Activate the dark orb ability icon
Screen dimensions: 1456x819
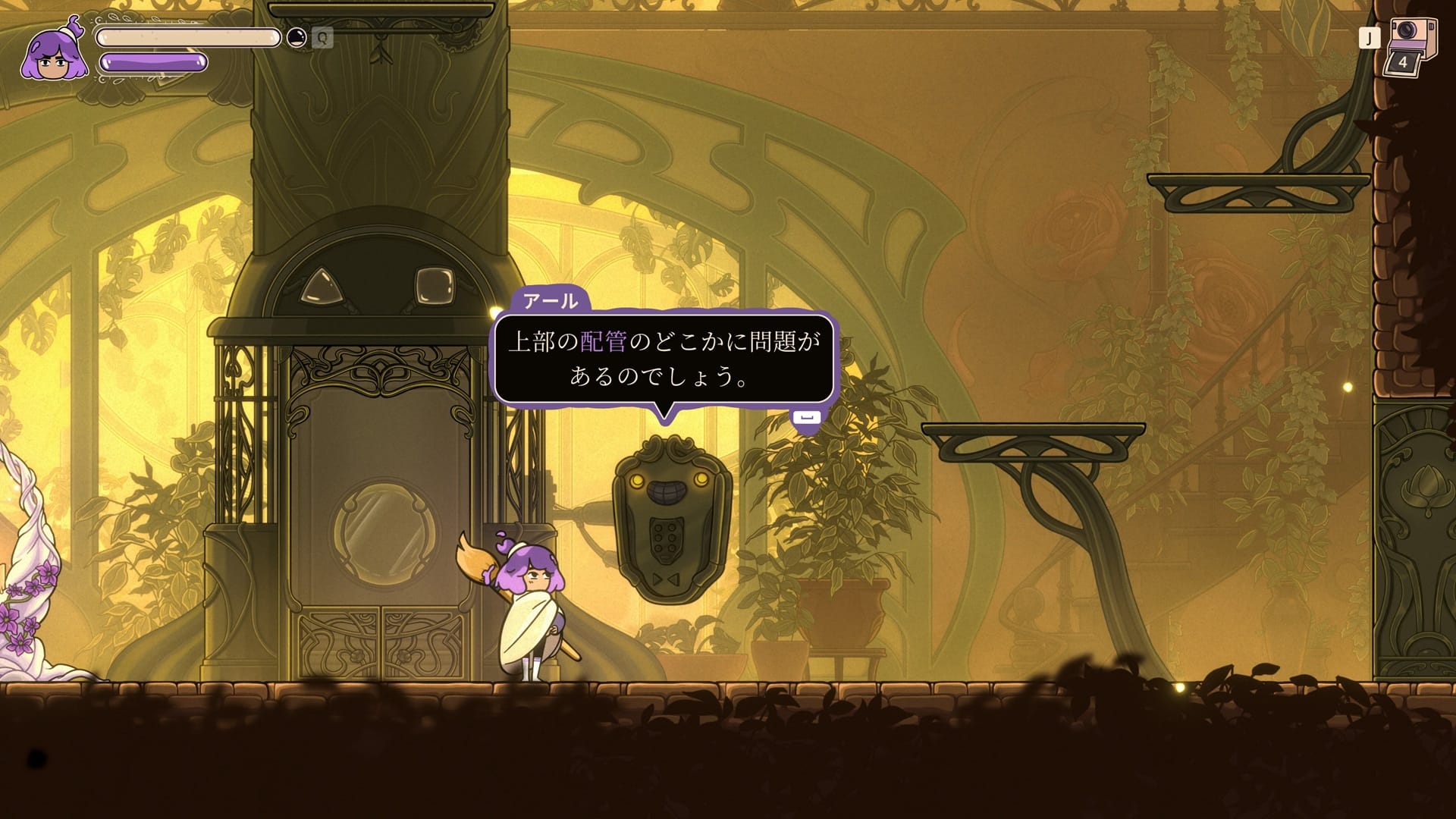297,38
